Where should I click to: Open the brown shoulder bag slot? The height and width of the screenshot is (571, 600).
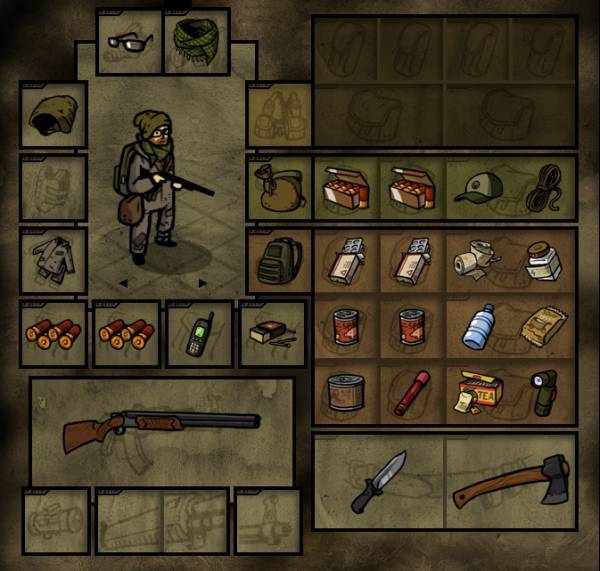[x=279, y=187]
